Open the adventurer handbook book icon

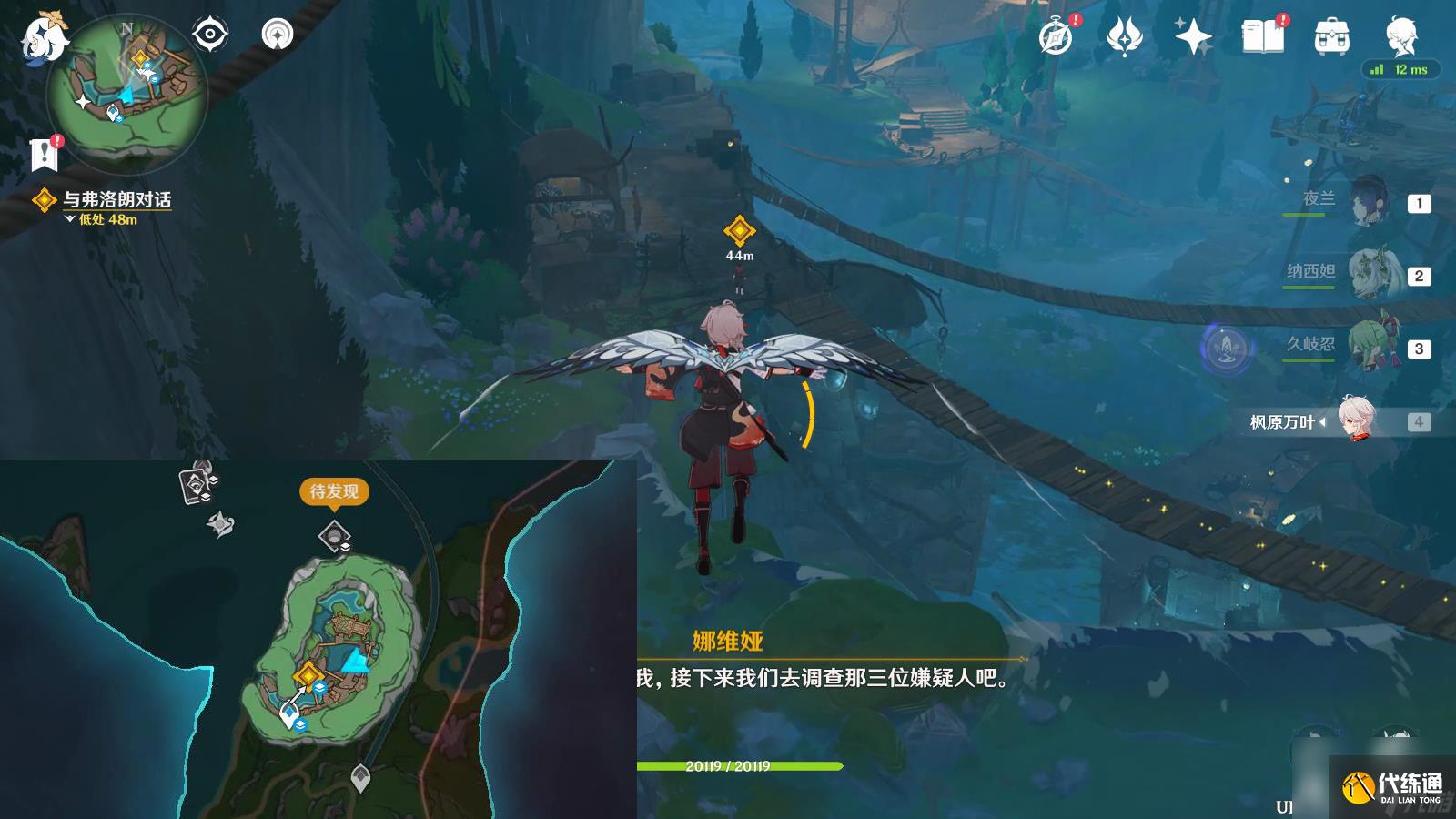1262,37
